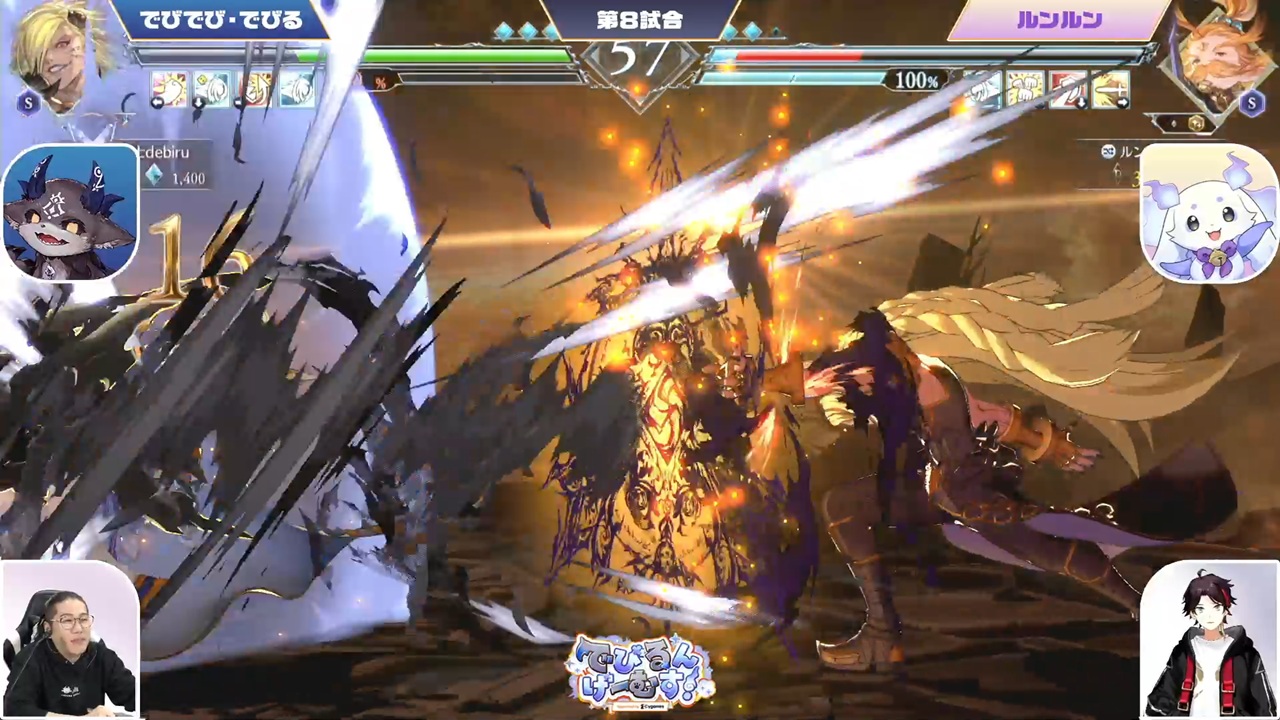Image resolution: width=1280 pixels, height=720 pixels.
Task: Open the white fluffy mascot streamer avatar
Action: point(1208,214)
